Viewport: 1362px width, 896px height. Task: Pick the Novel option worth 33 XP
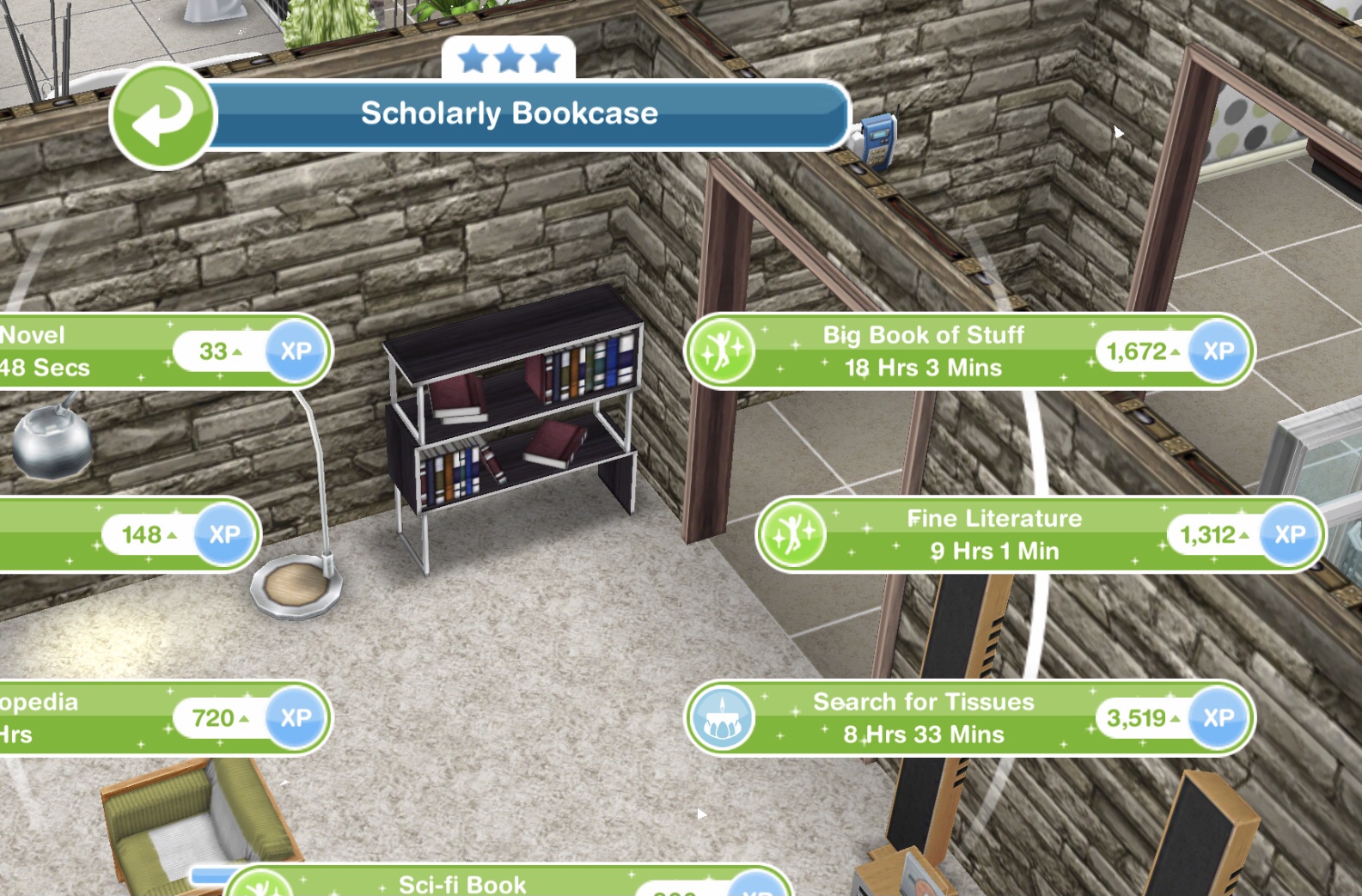[x=86, y=350]
